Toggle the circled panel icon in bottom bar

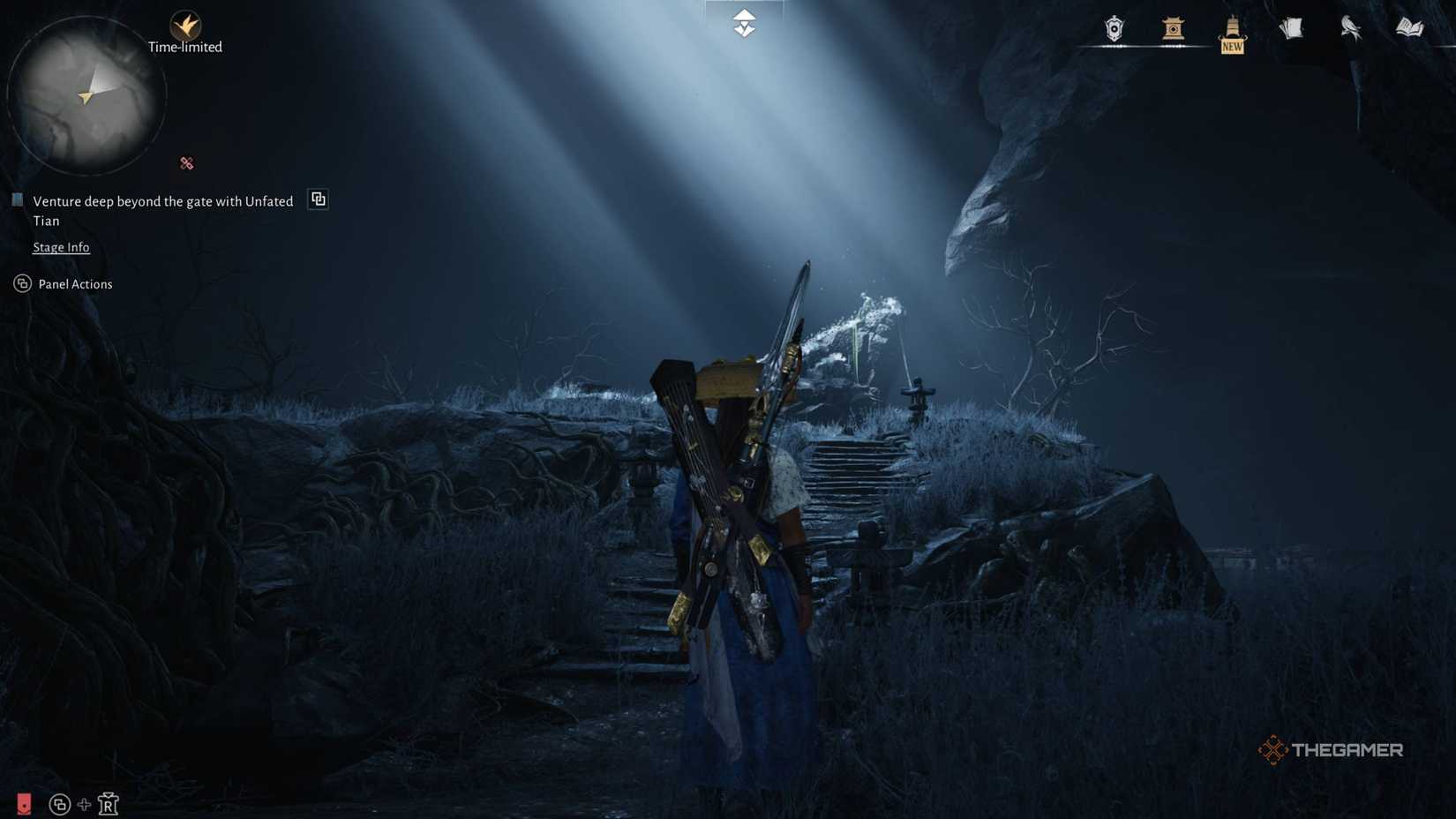click(59, 804)
